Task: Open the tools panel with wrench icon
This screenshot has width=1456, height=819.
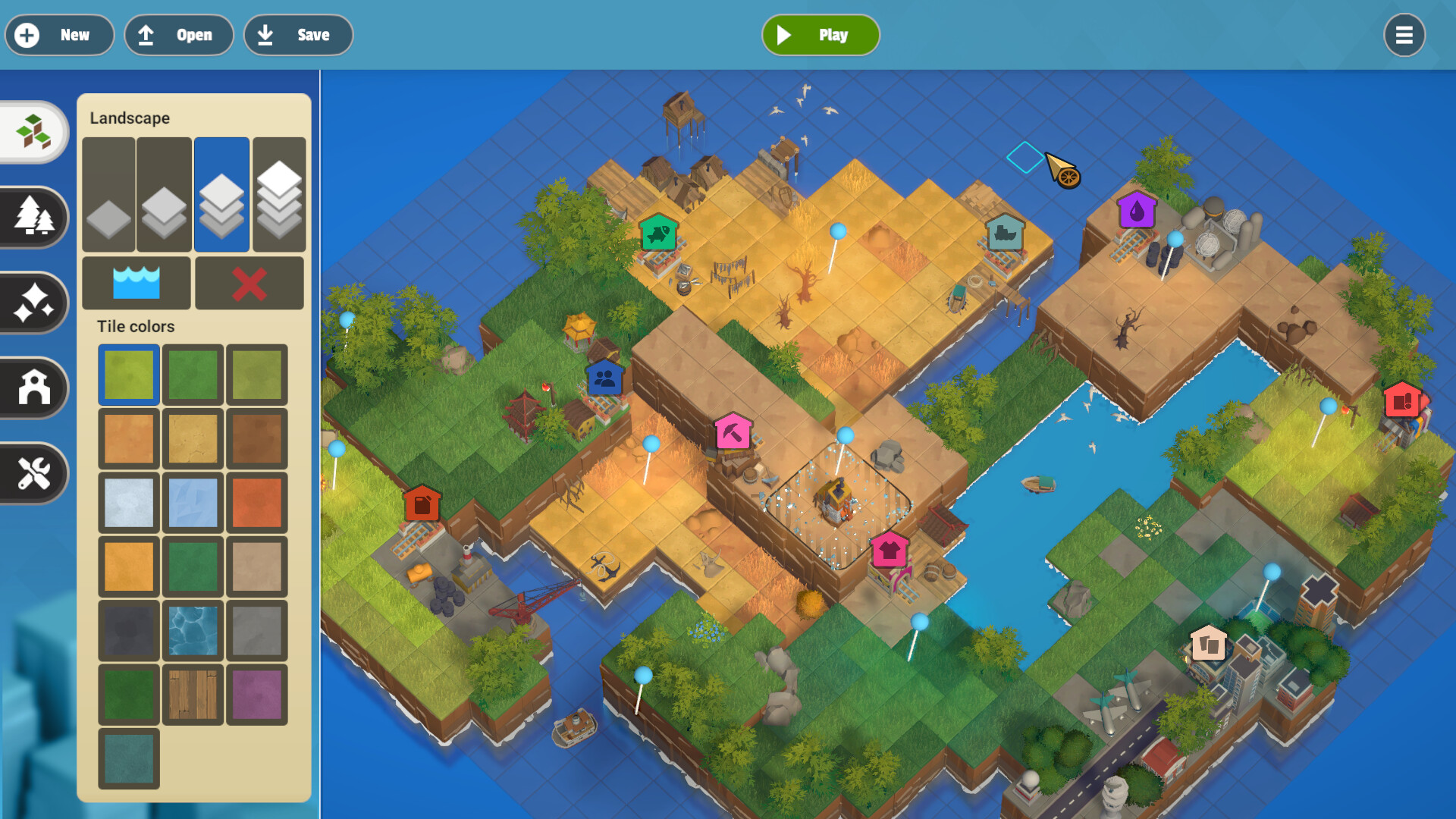Action: coord(32,474)
